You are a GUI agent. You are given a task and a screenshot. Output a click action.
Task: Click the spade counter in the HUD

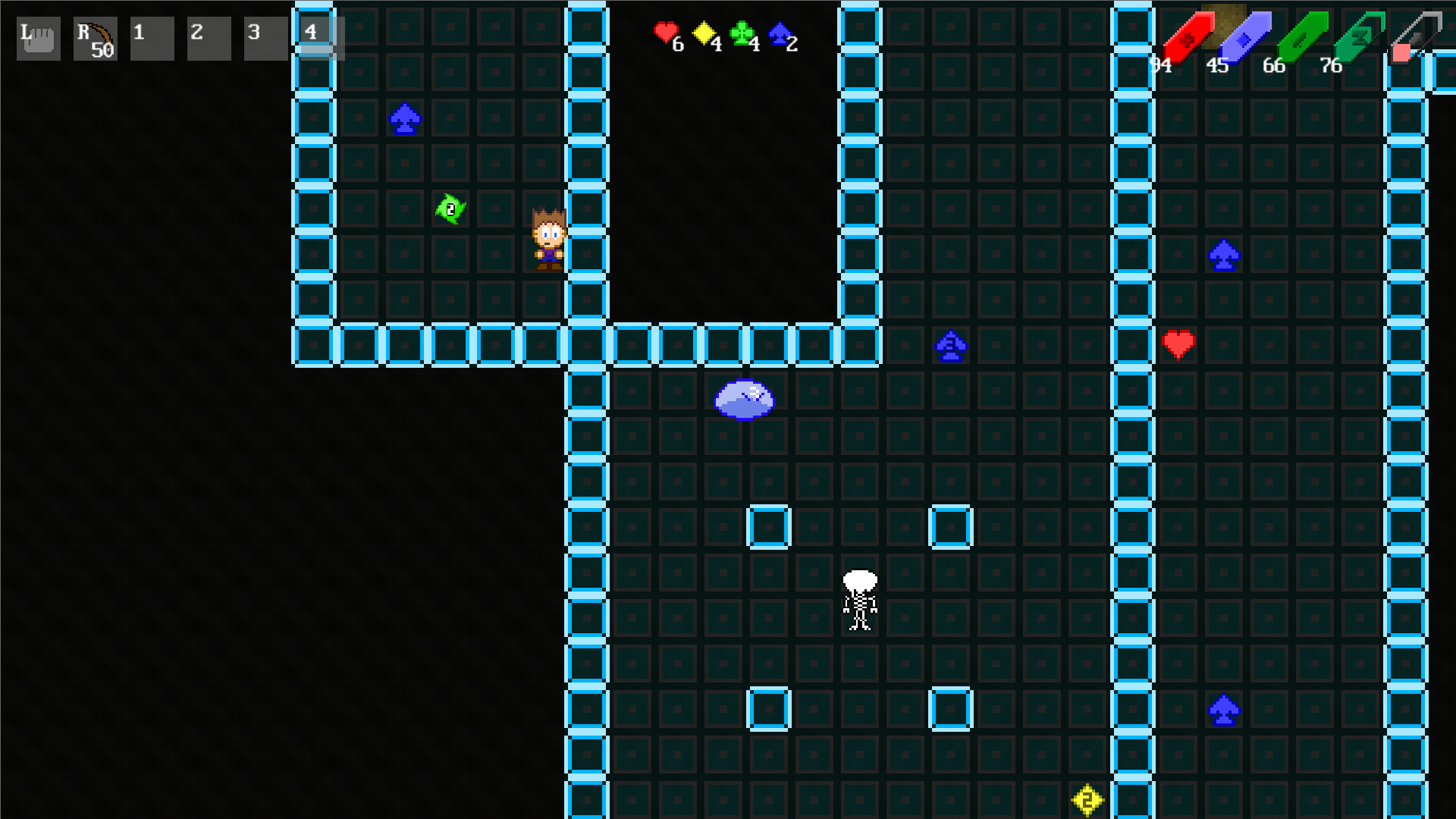780,34
